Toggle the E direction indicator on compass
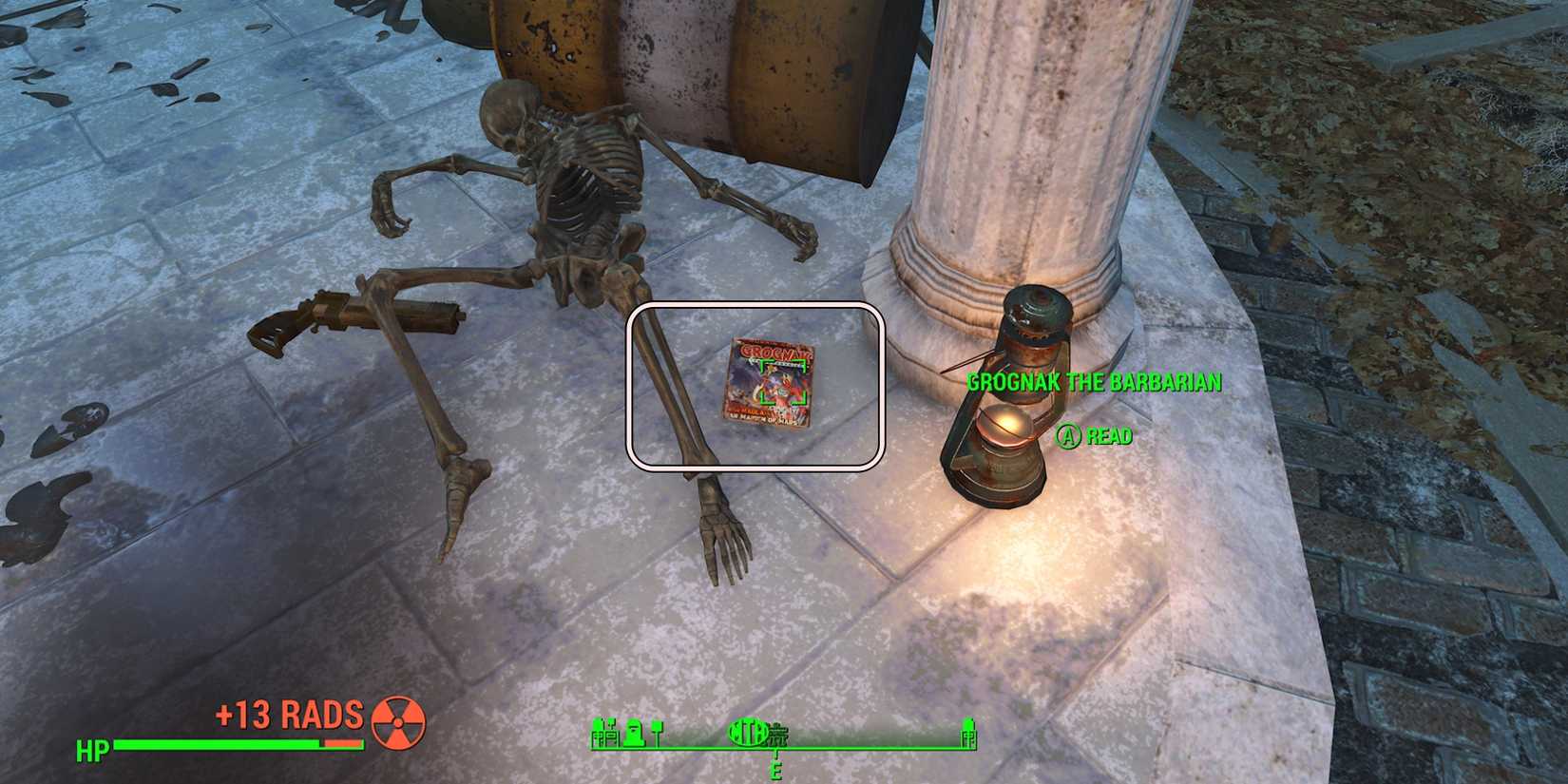This screenshot has height=784, width=1568. coord(776,773)
